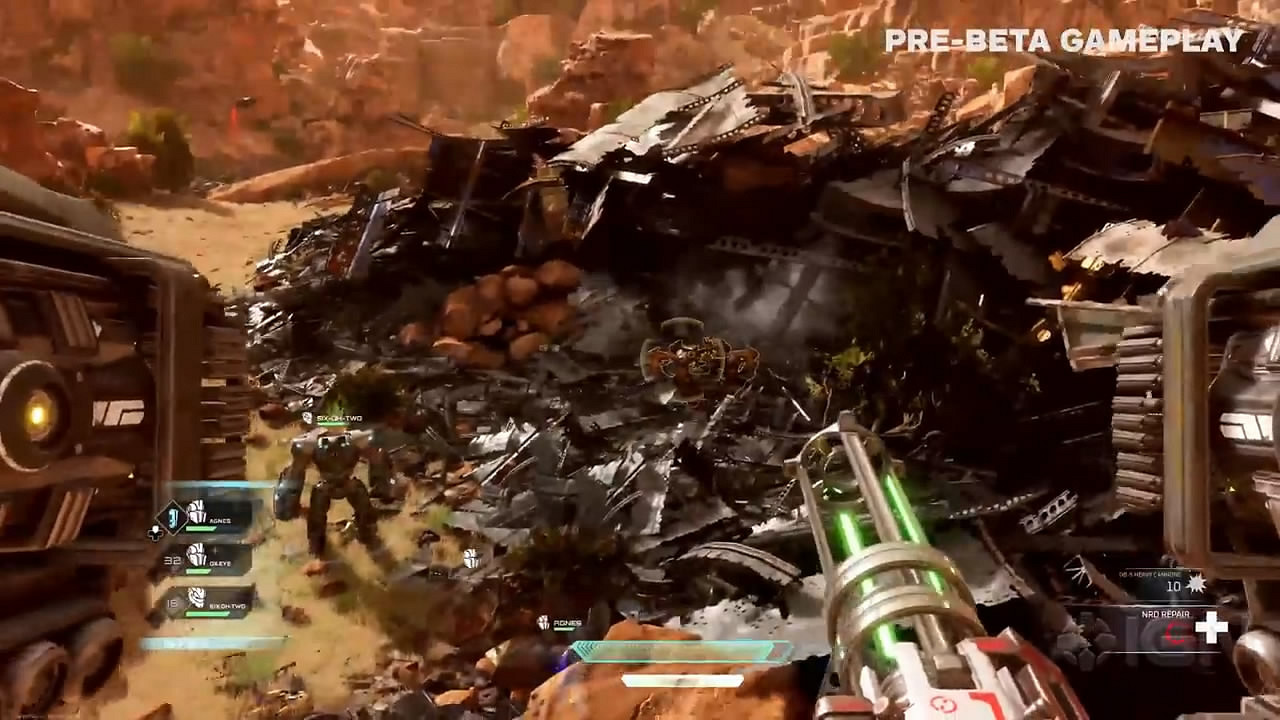Click the ammo counter showing 10

click(x=1173, y=586)
